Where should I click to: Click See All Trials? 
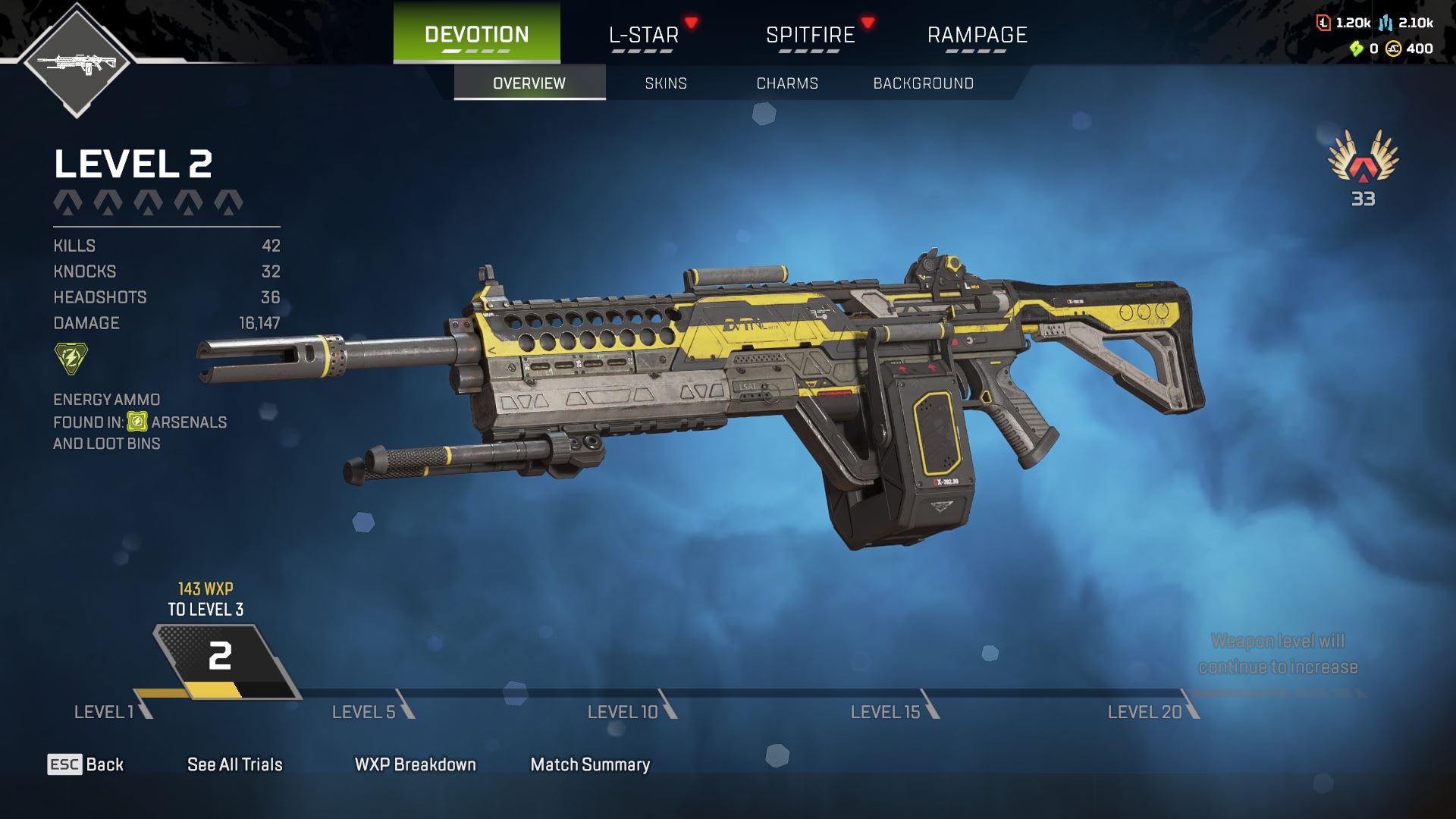click(234, 764)
